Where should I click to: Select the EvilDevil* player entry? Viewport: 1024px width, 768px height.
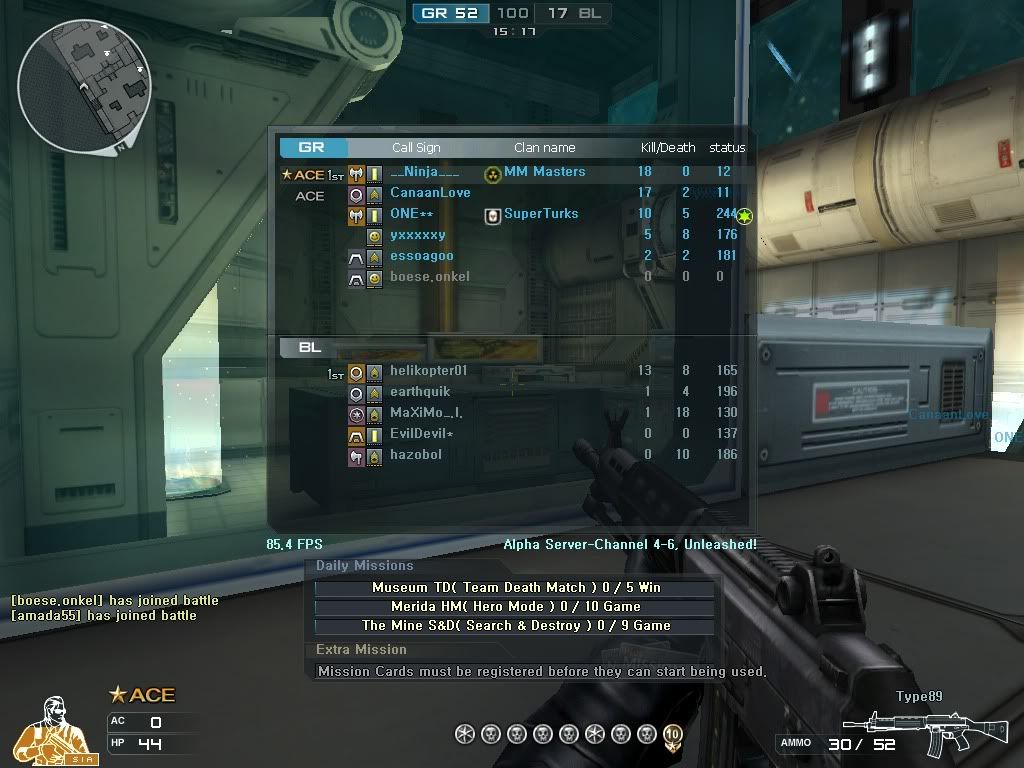[422, 434]
